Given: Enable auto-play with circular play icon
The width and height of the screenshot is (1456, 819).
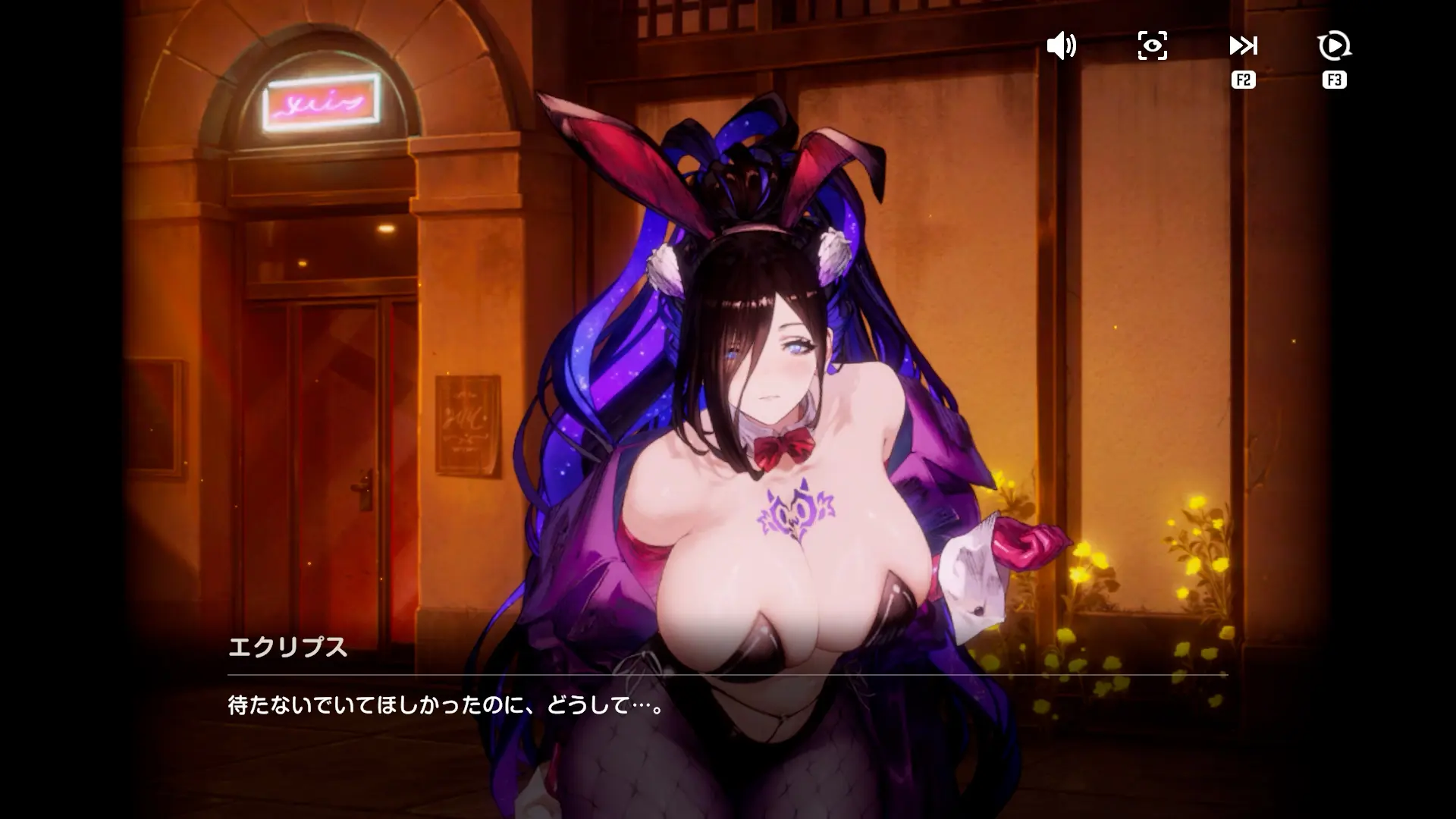Looking at the screenshot, I should (1334, 46).
